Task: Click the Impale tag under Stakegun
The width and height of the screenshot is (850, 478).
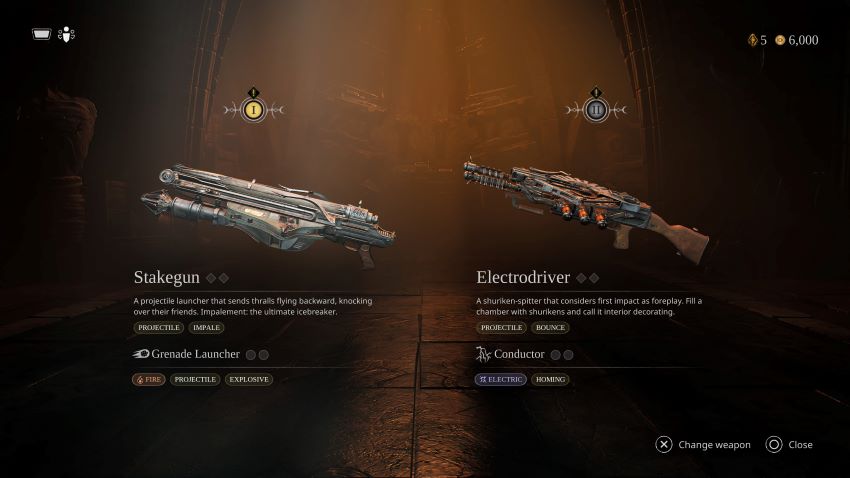Action: 206,327
